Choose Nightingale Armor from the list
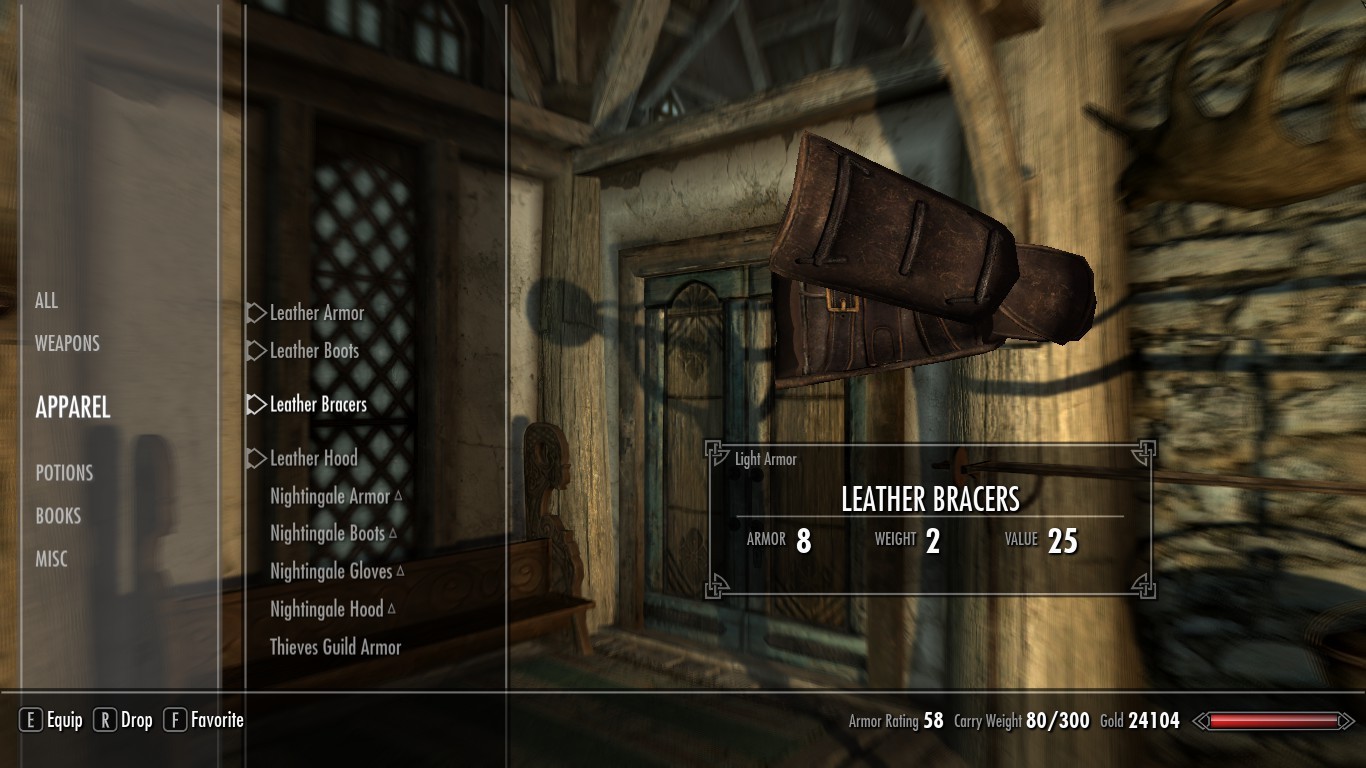 click(330, 496)
